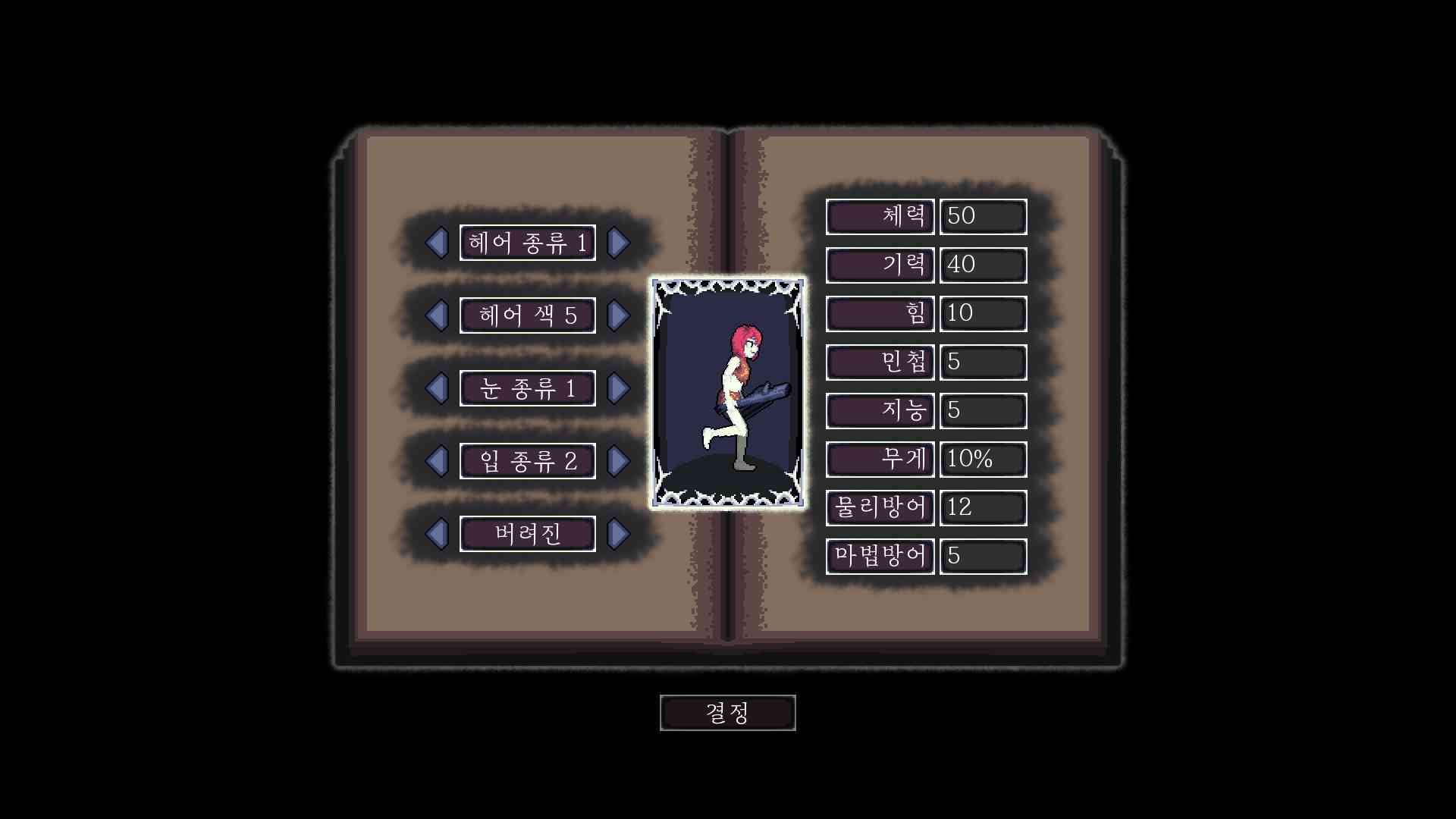Select the 헤어 종류 1 option box
This screenshot has height=819, width=1456.
[528, 243]
